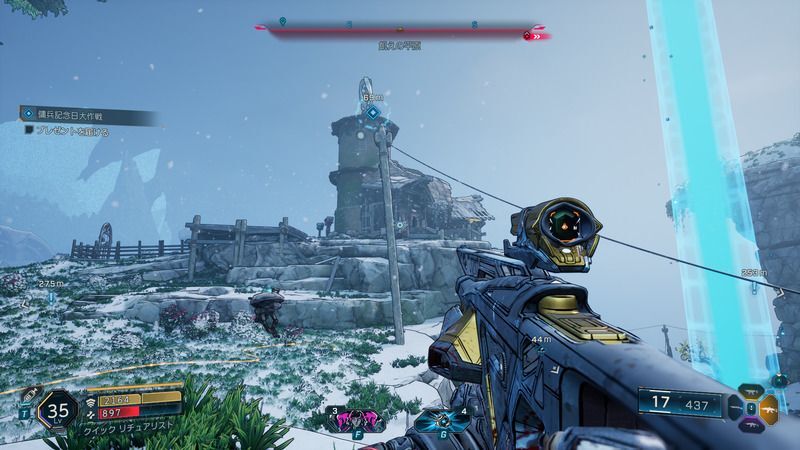Click the compass bar at the top
The height and width of the screenshot is (450, 800).
[400, 32]
